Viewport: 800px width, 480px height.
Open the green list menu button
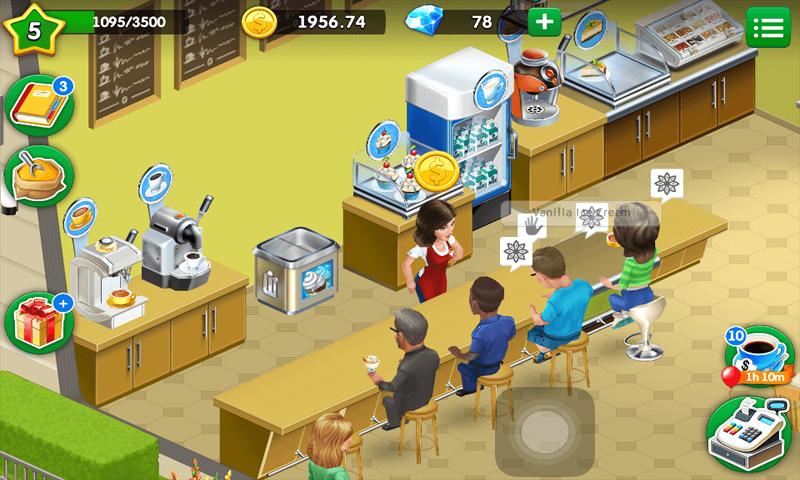[768, 26]
